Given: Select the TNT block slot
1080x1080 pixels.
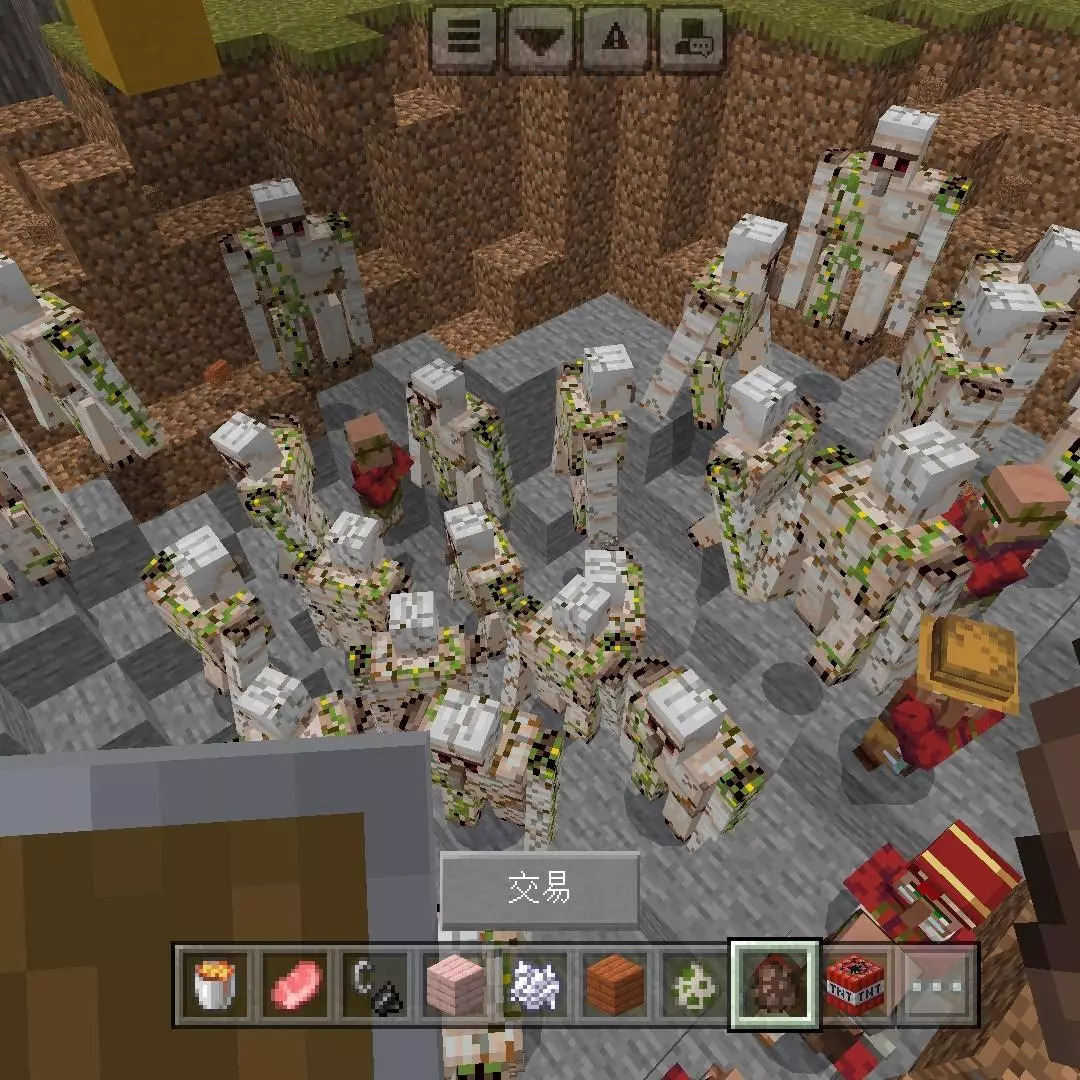Looking at the screenshot, I should (x=856, y=985).
